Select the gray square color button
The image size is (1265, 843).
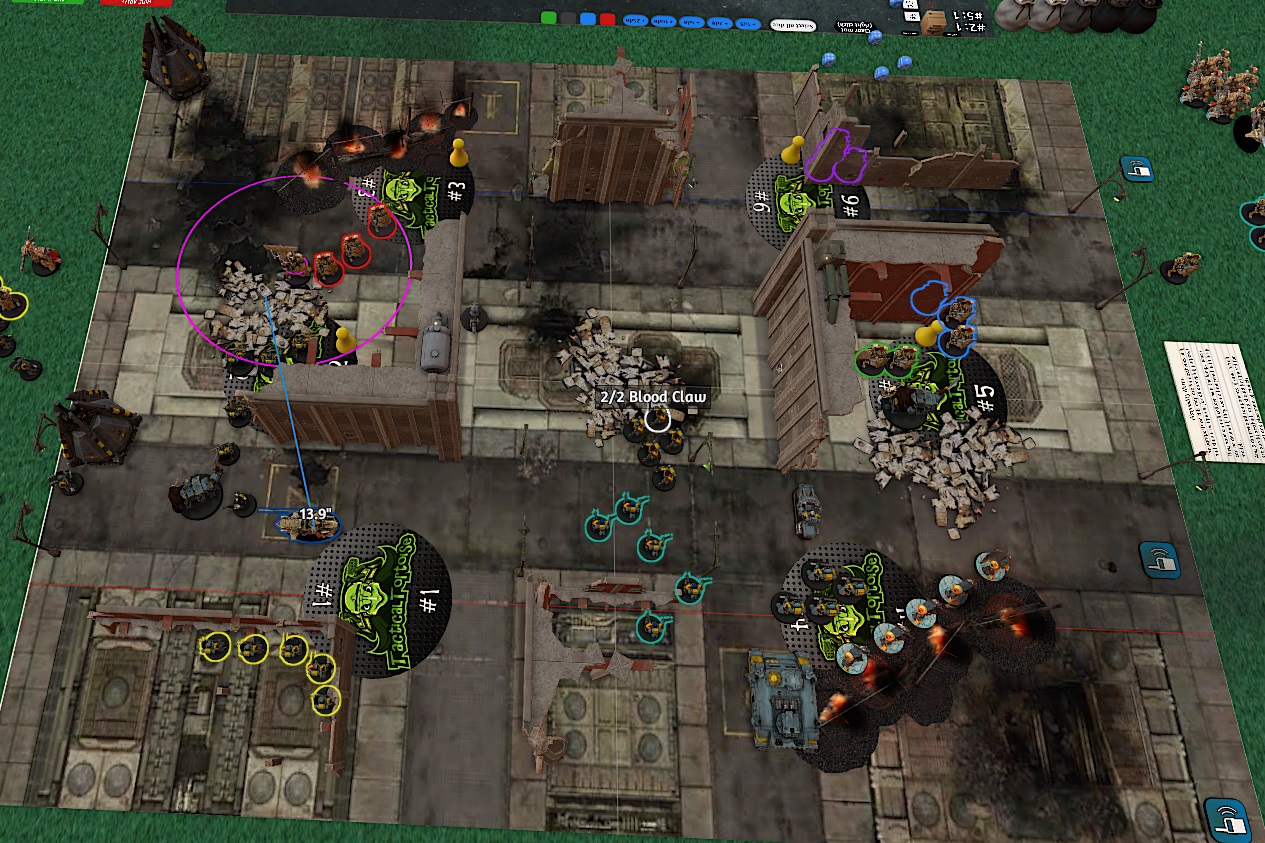pos(568,18)
